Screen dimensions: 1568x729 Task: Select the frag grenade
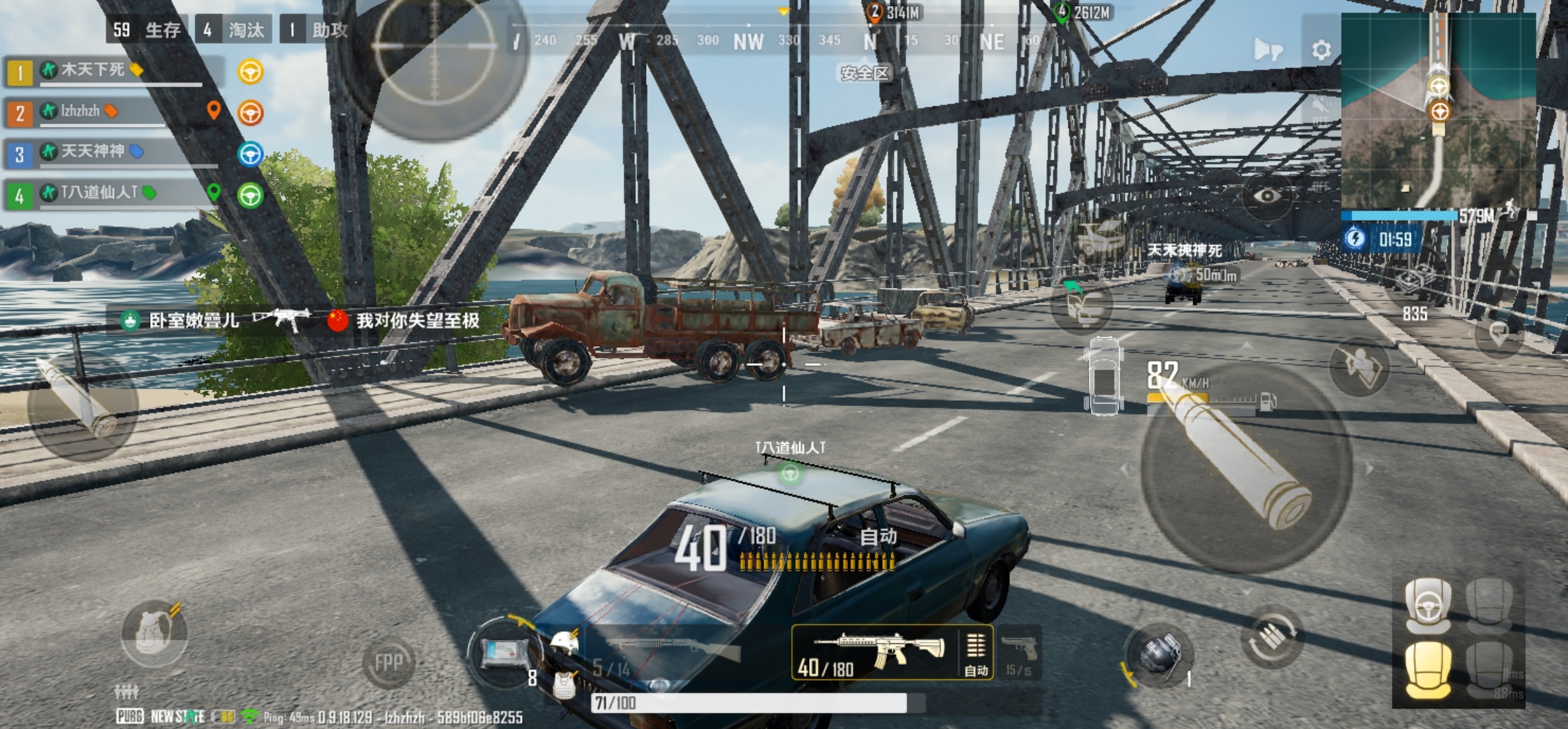pos(1160,653)
